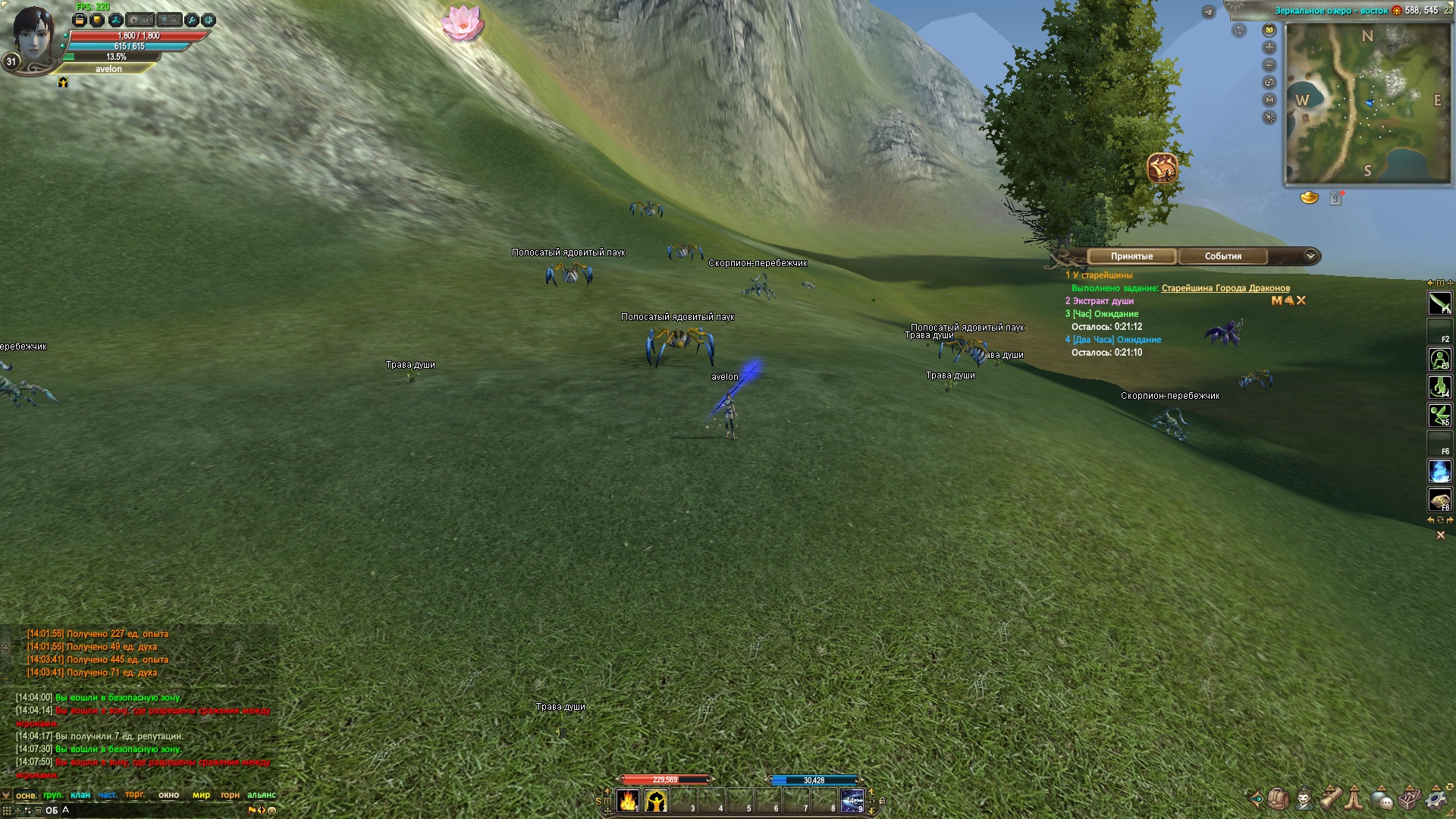
Task: Open the quest scroll menu icon
Action: (x=1330, y=799)
